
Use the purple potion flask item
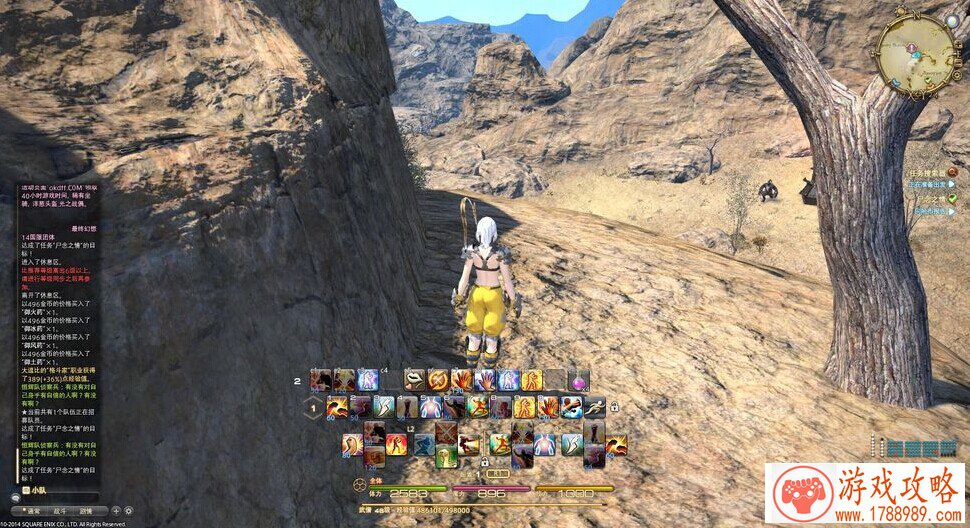coord(578,380)
